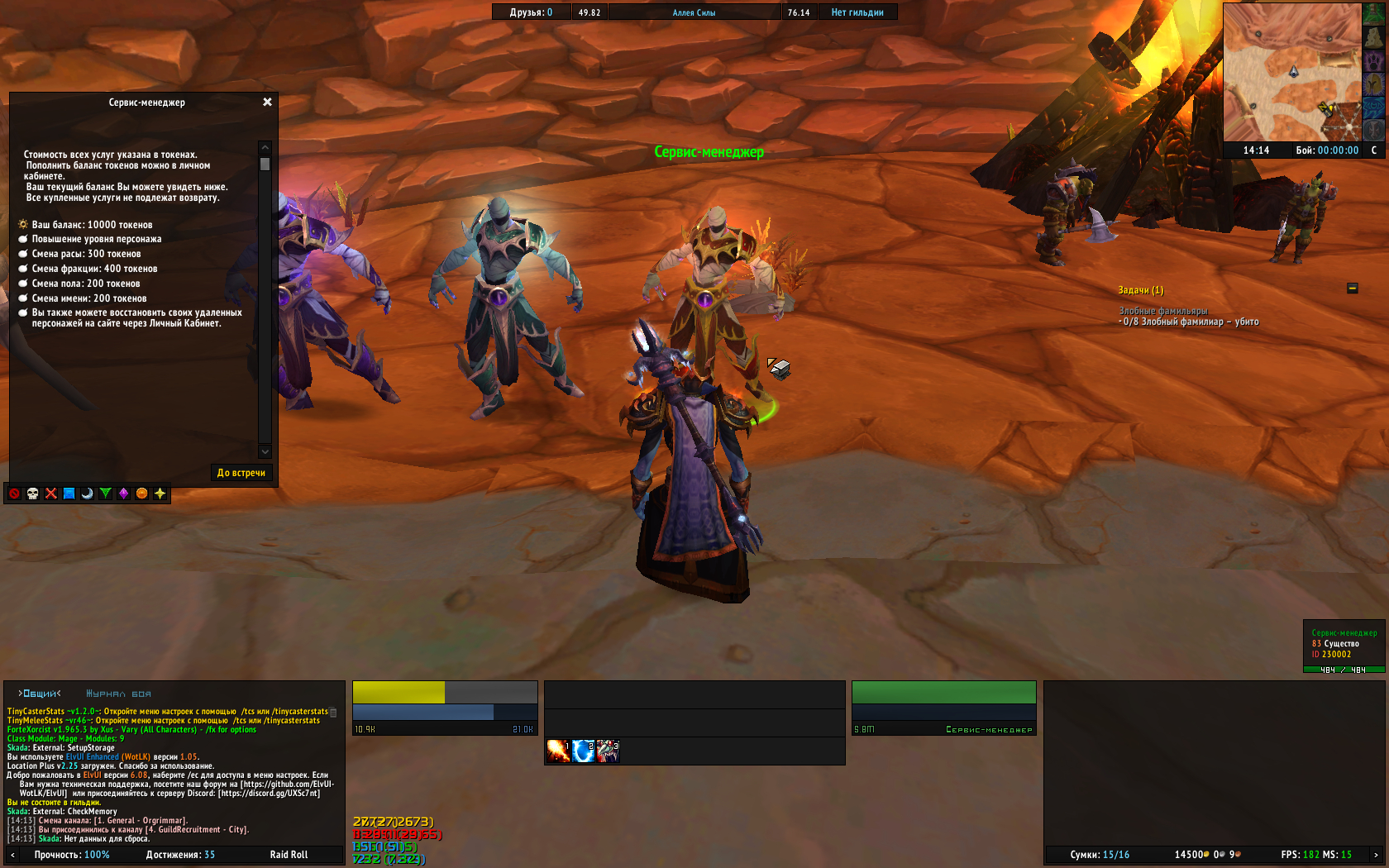This screenshot has width=1389, height=868.
Task: Collapse the Задачи quest tracker
Action: pyautogui.click(x=1353, y=289)
